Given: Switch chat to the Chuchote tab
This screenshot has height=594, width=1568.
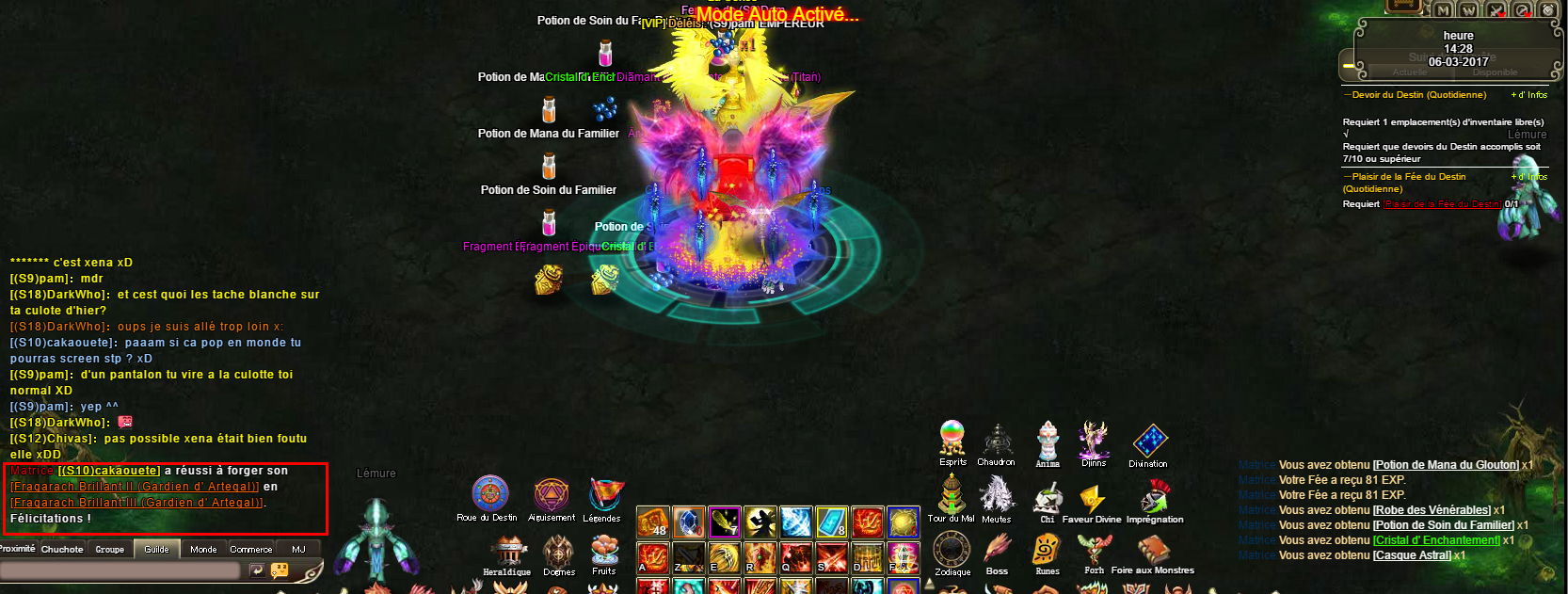Looking at the screenshot, I should 62,549.
